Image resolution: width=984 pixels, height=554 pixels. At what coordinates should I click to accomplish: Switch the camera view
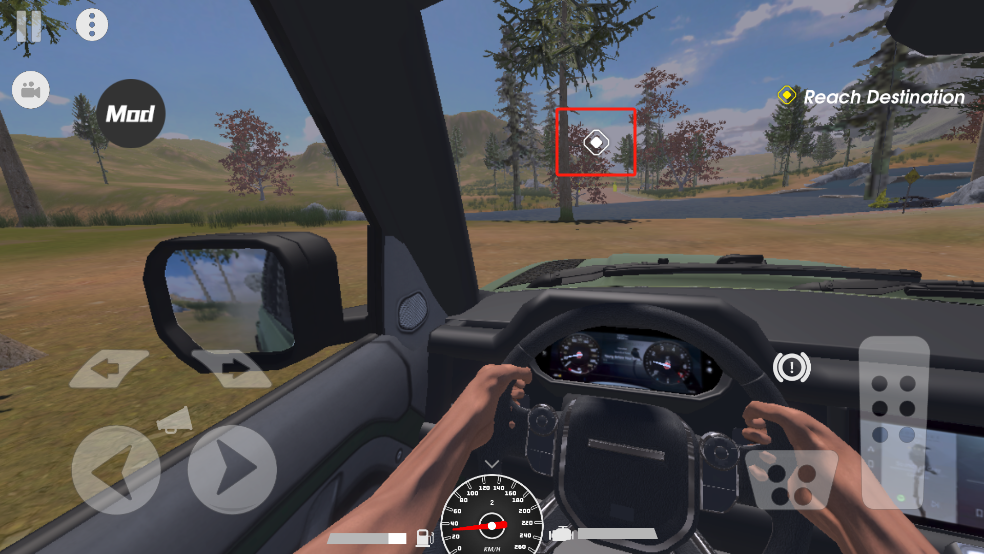pyautogui.click(x=31, y=91)
